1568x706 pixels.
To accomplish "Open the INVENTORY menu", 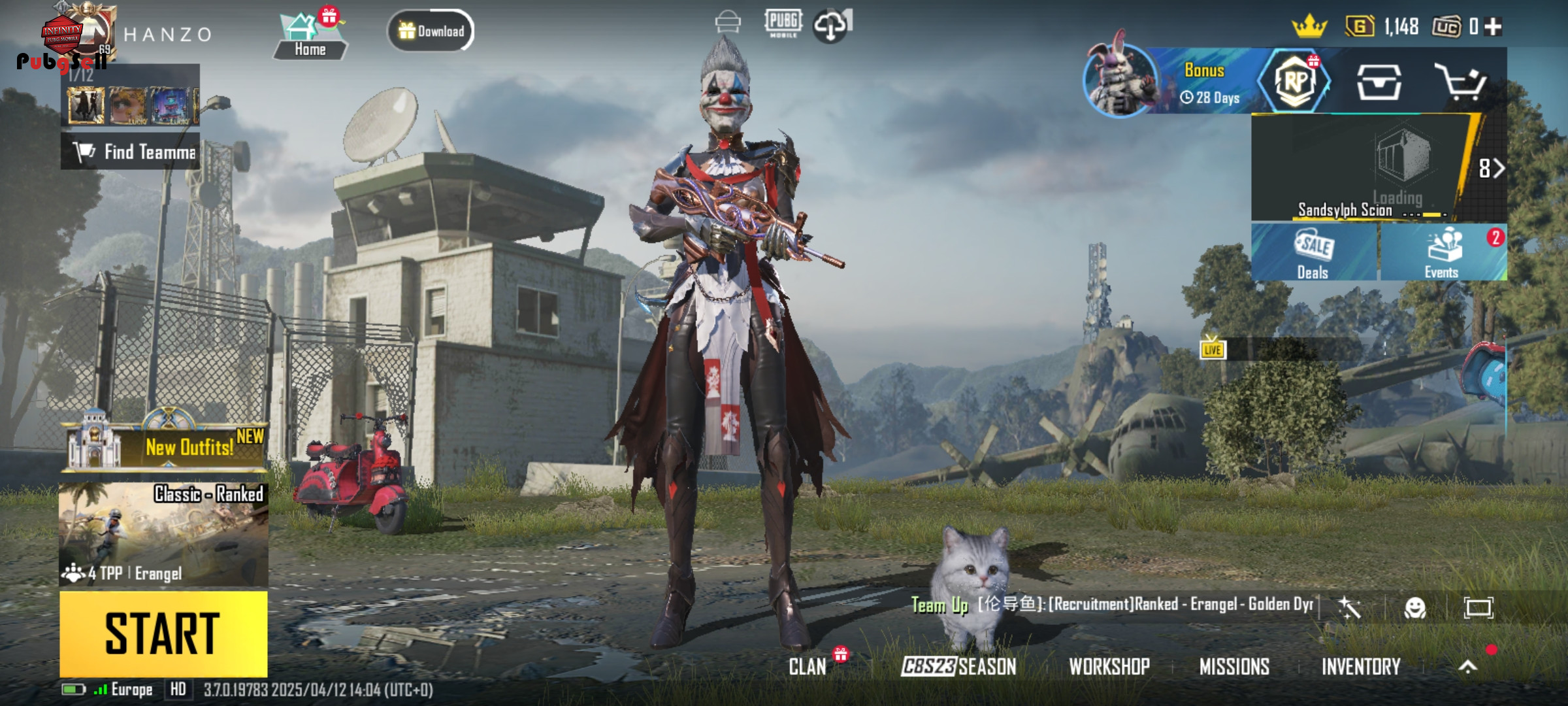I will pos(1361,666).
